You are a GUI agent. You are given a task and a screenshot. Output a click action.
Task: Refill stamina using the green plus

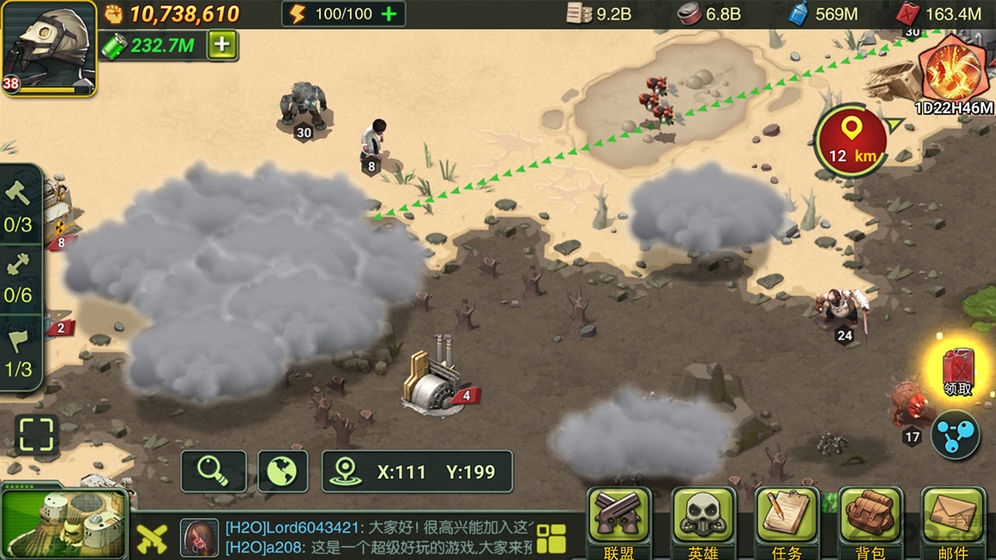390,14
